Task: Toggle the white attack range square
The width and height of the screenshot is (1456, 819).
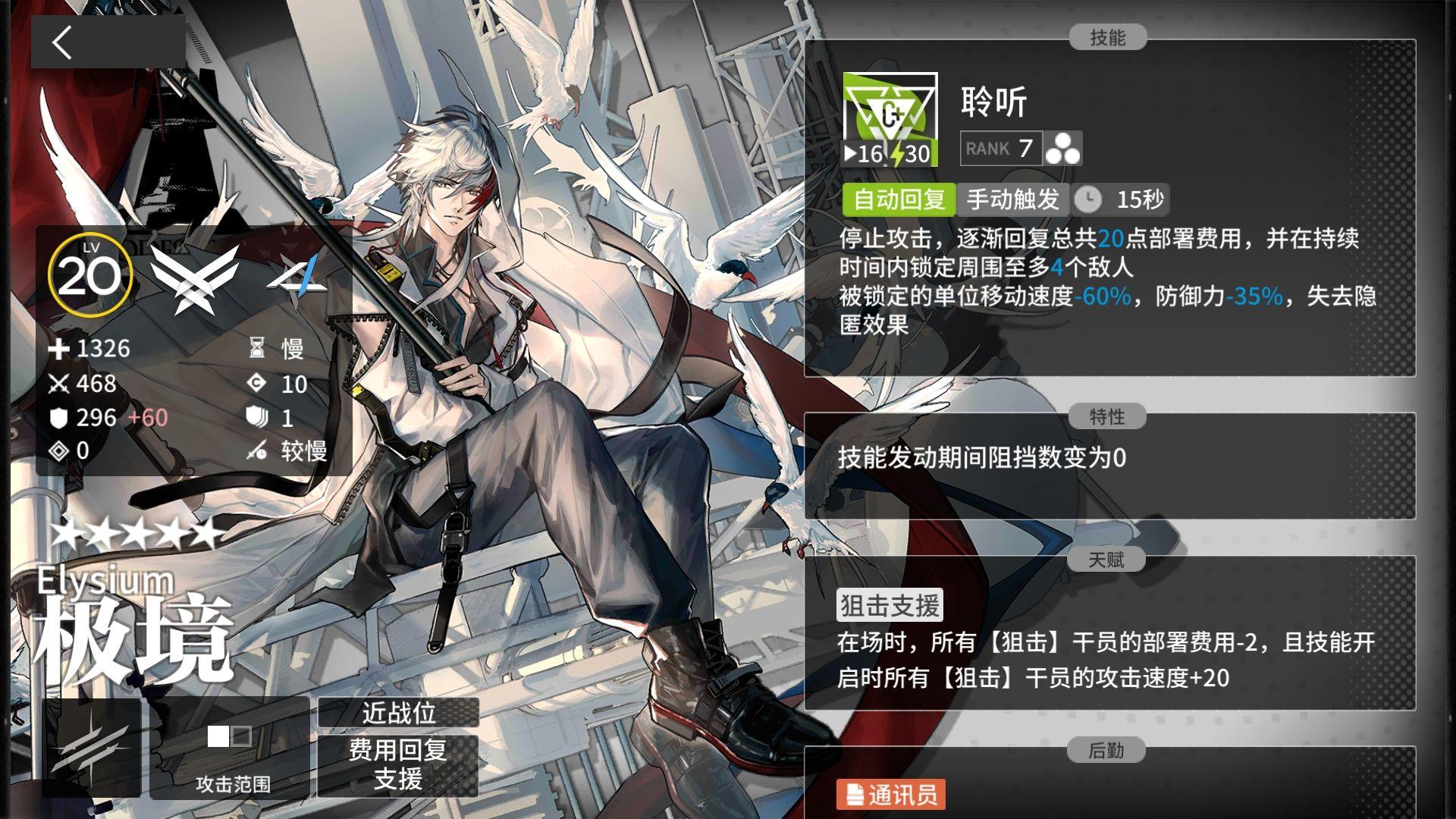Action: point(220,736)
